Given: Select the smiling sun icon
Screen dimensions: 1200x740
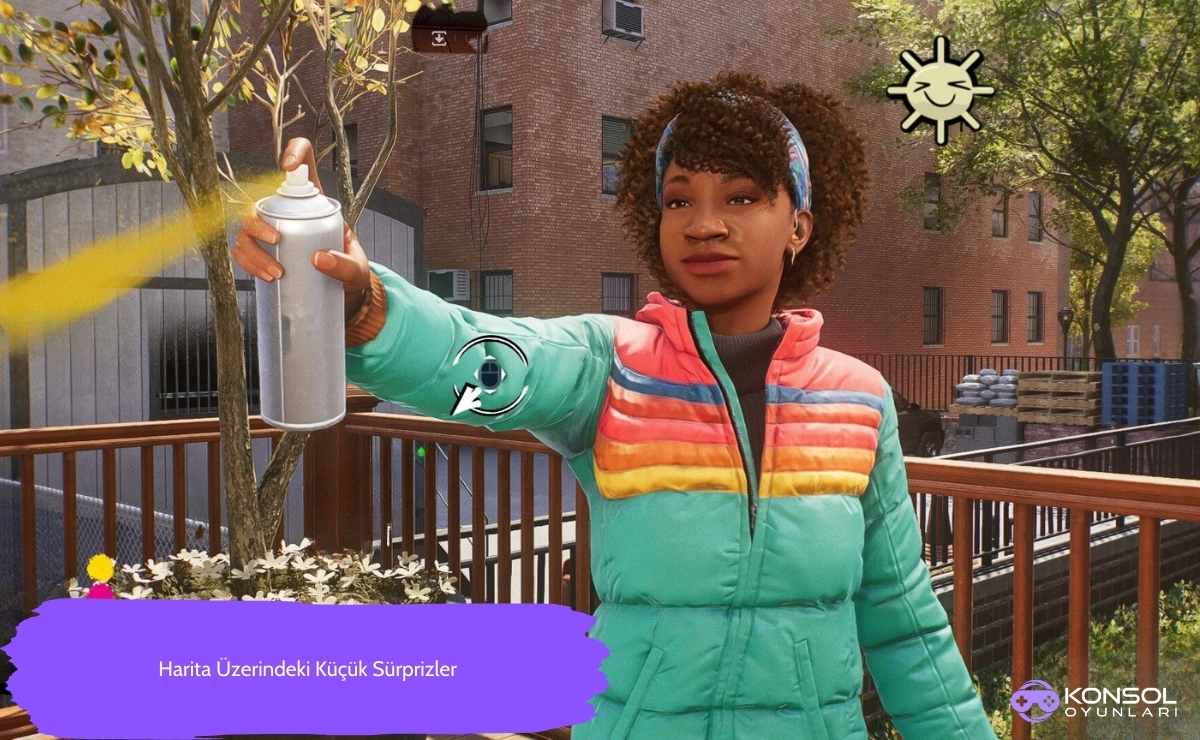Looking at the screenshot, I should 939,90.
